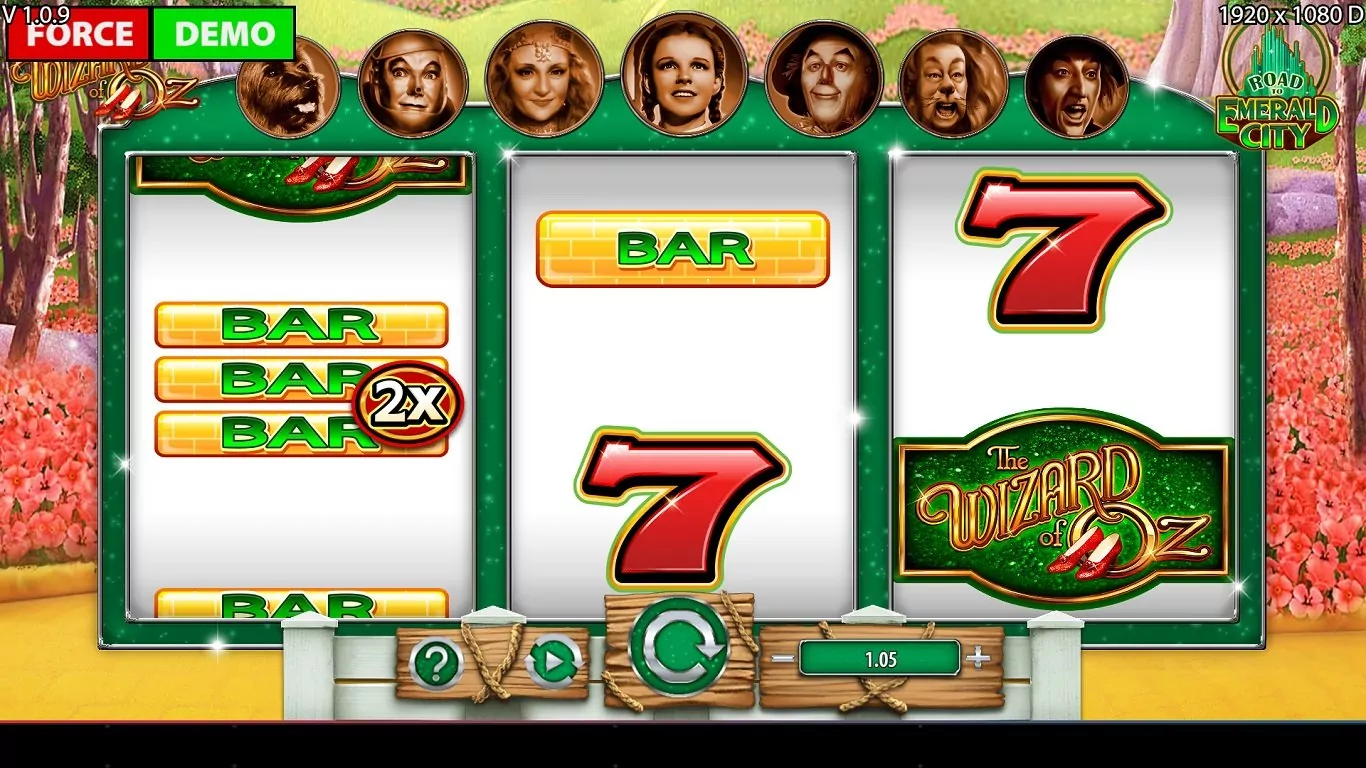
Task: Decrease the bet with the minus button
Action: [783, 658]
